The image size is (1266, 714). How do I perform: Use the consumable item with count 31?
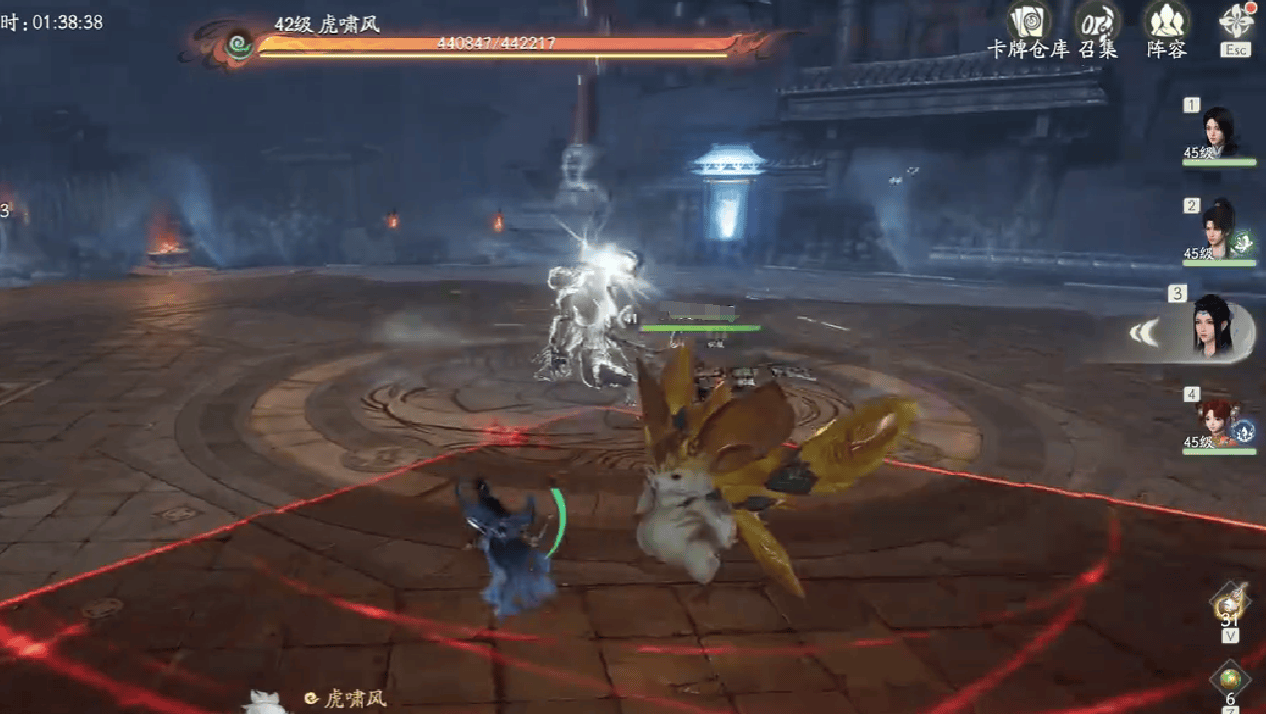click(x=1229, y=603)
